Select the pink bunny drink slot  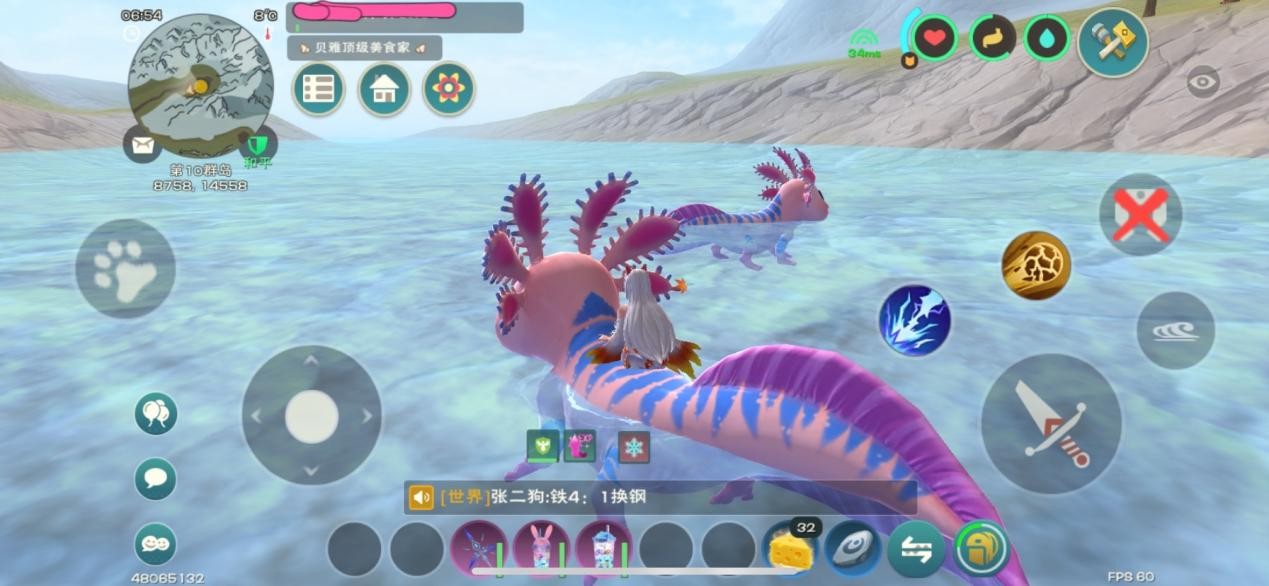click(541, 549)
